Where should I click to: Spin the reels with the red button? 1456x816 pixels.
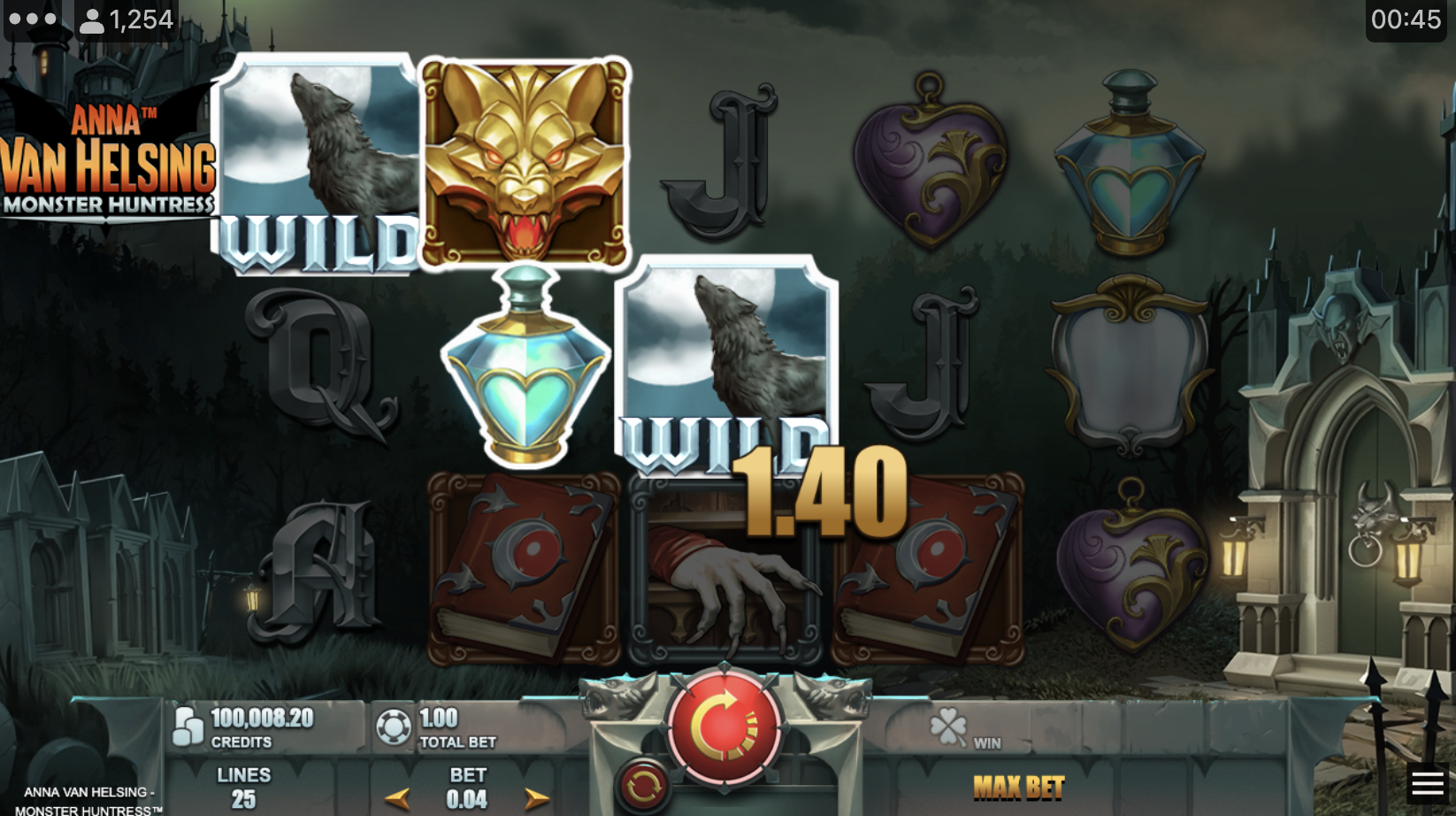click(724, 726)
